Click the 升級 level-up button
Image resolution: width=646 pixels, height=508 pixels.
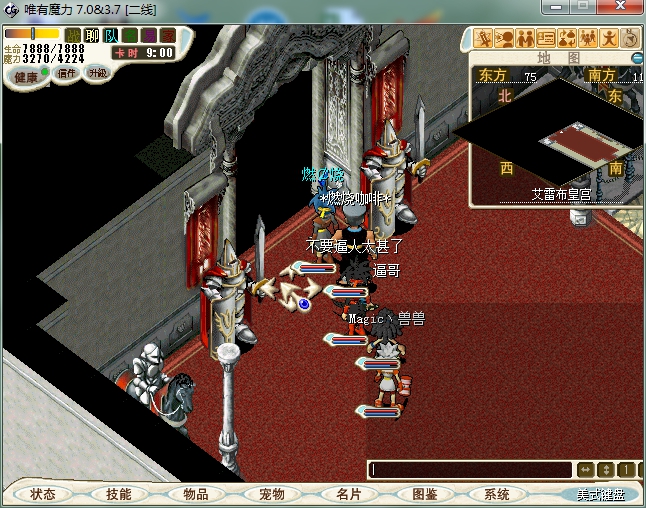(98, 74)
